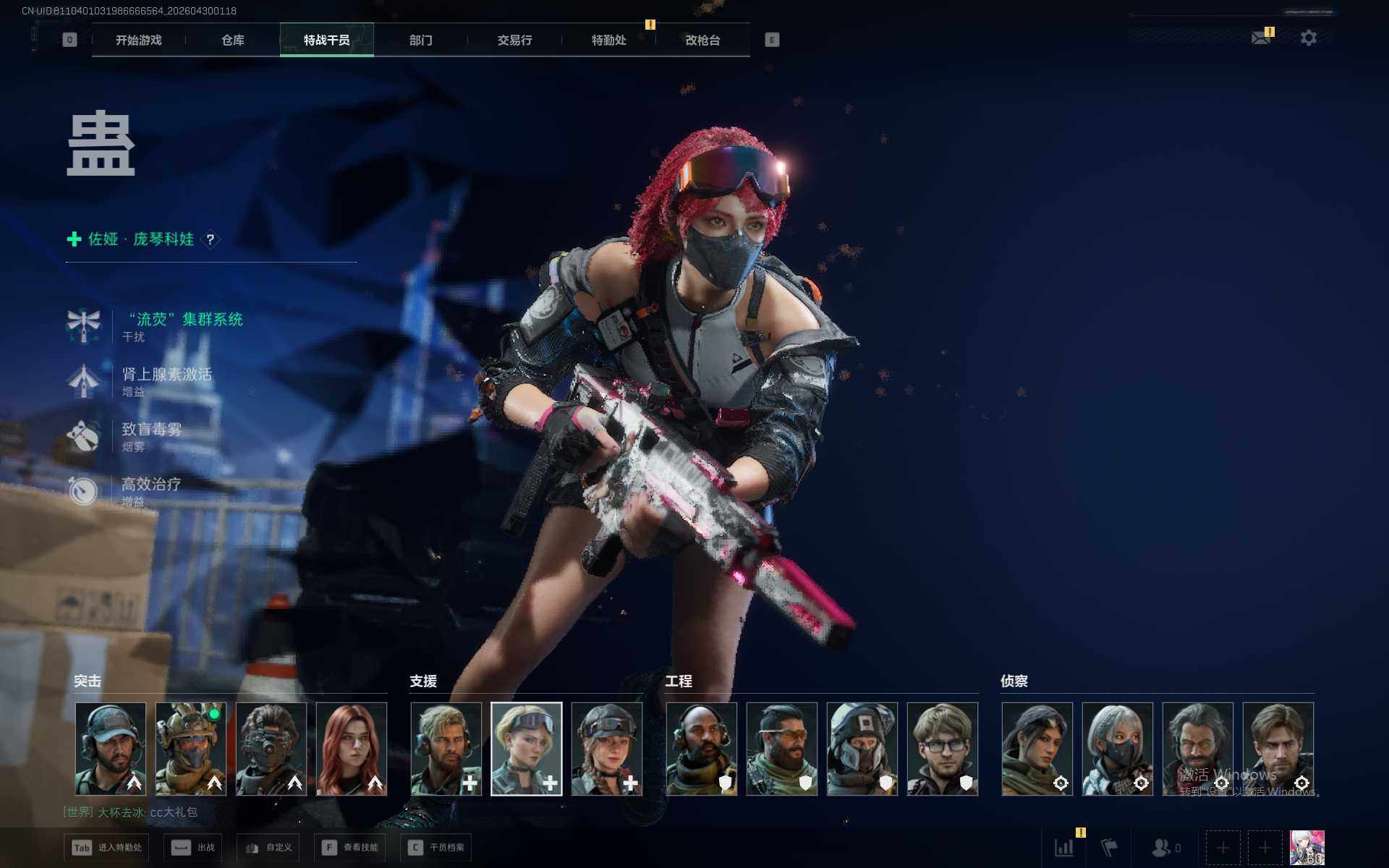
Task: Open the settings gear icon
Action: point(1308,38)
